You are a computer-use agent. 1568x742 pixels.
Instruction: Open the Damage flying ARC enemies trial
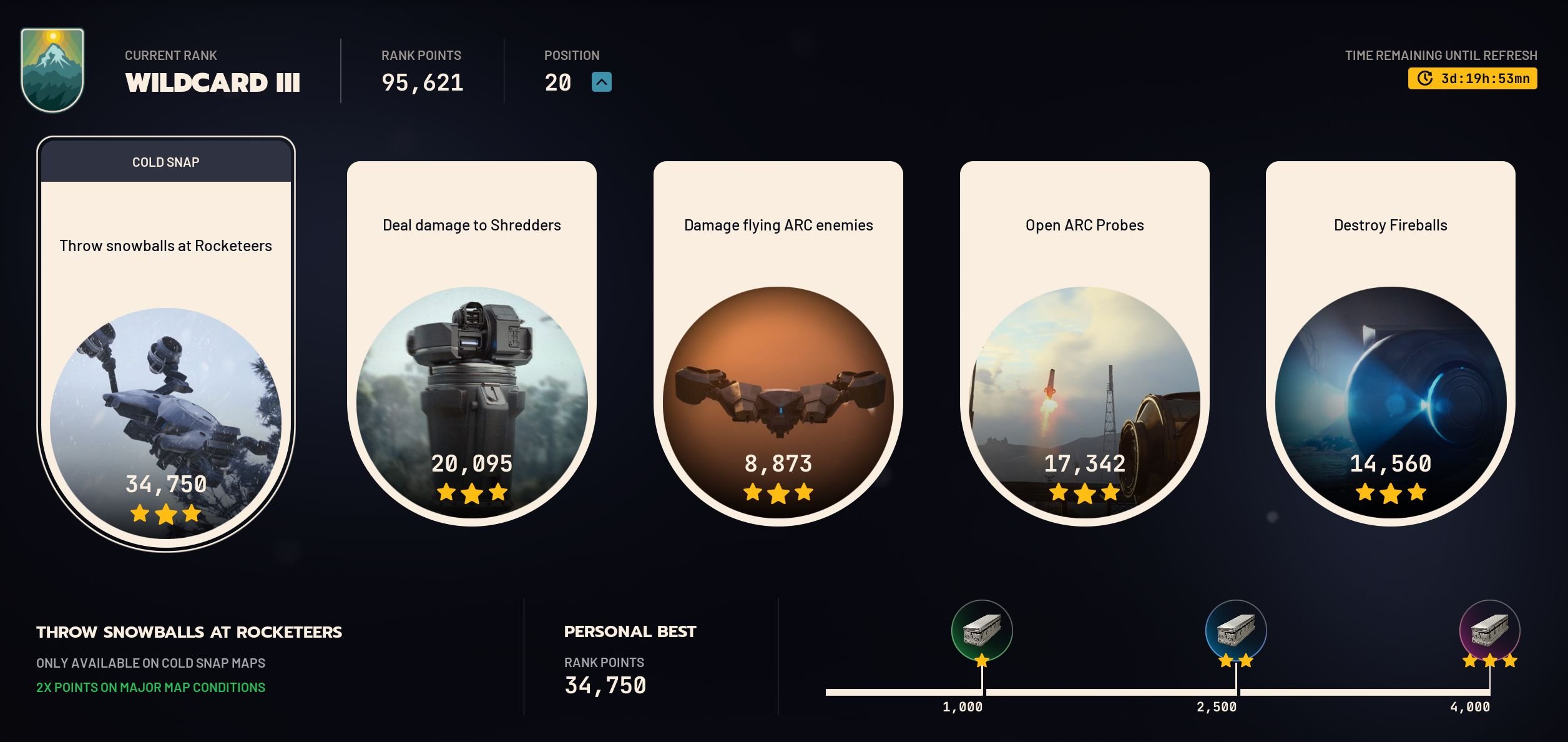[x=778, y=344]
